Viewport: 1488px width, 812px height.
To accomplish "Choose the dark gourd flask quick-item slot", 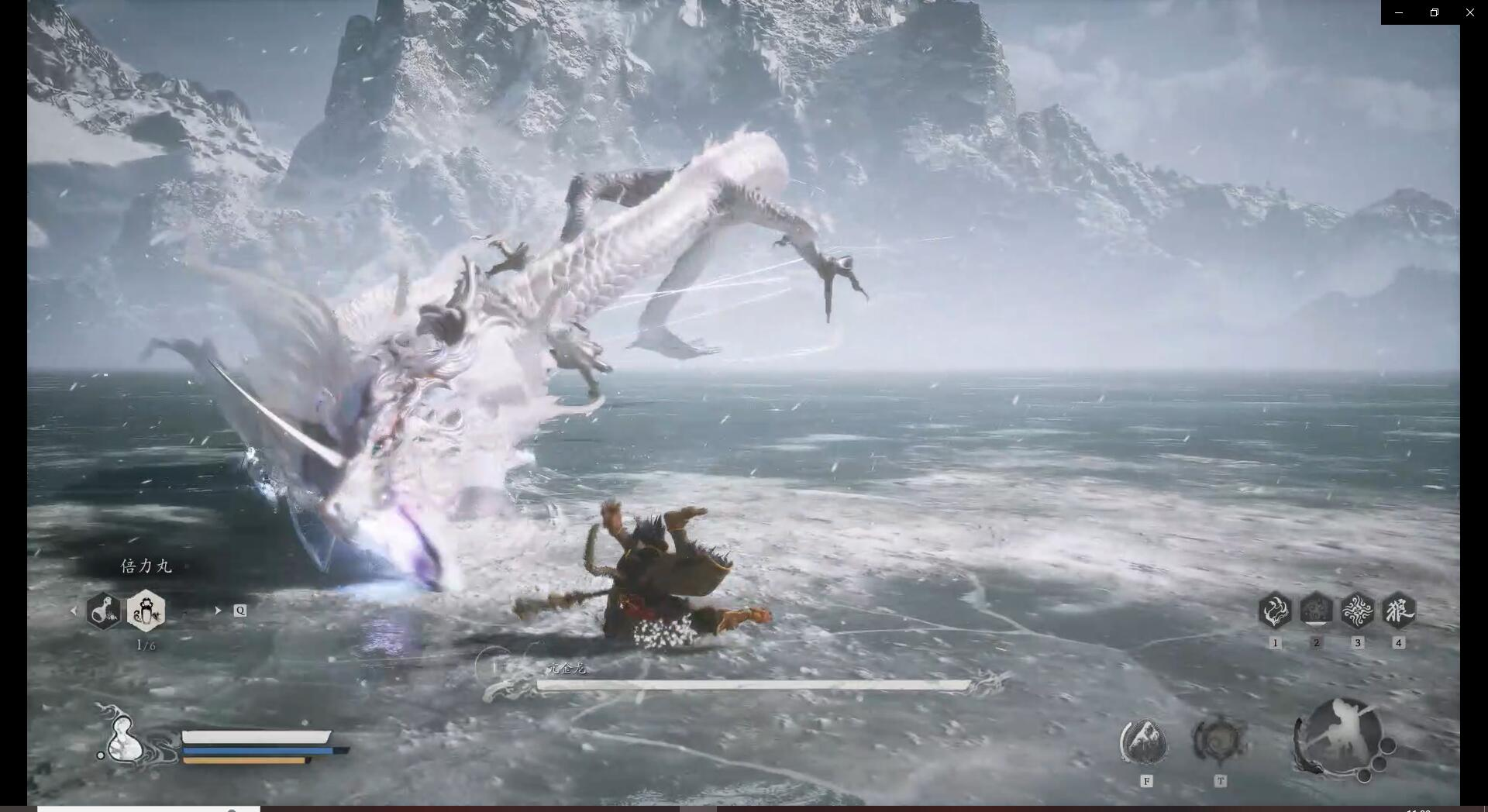I will [x=103, y=611].
